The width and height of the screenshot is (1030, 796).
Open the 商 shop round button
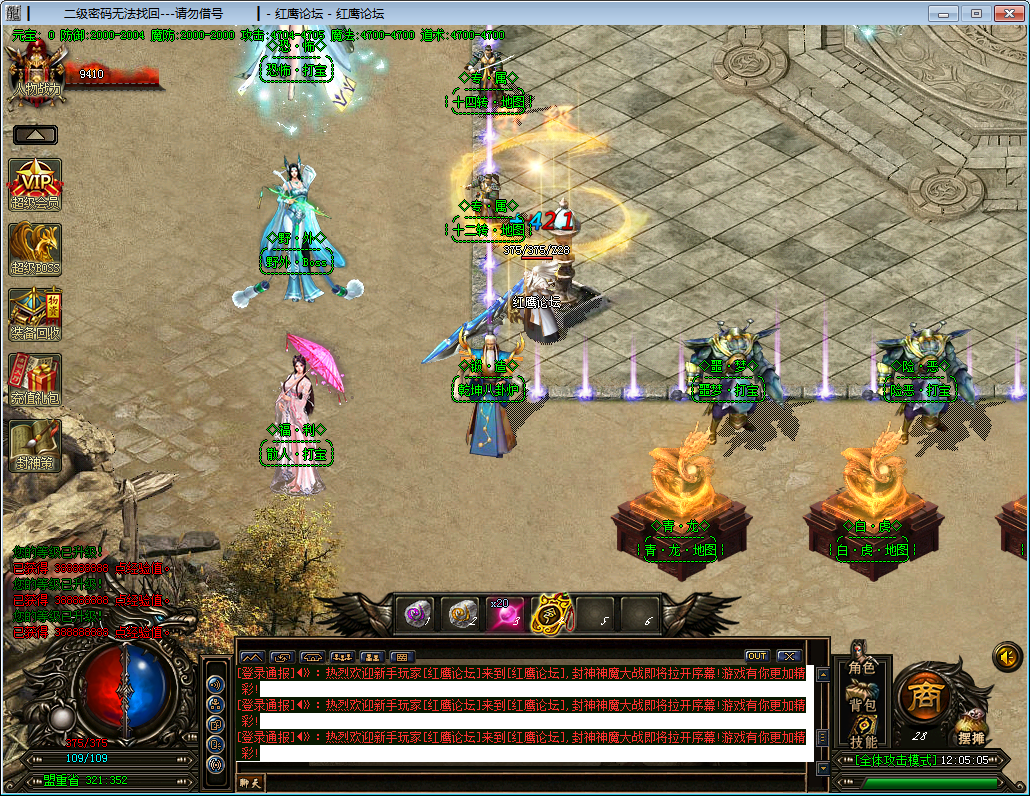[x=922, y=697]
